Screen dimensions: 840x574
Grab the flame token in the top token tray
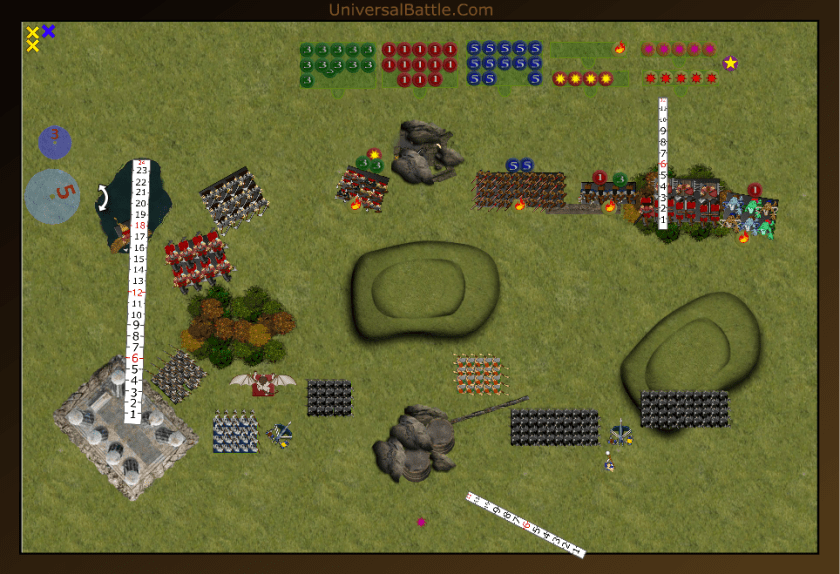[x=620, y=48]
